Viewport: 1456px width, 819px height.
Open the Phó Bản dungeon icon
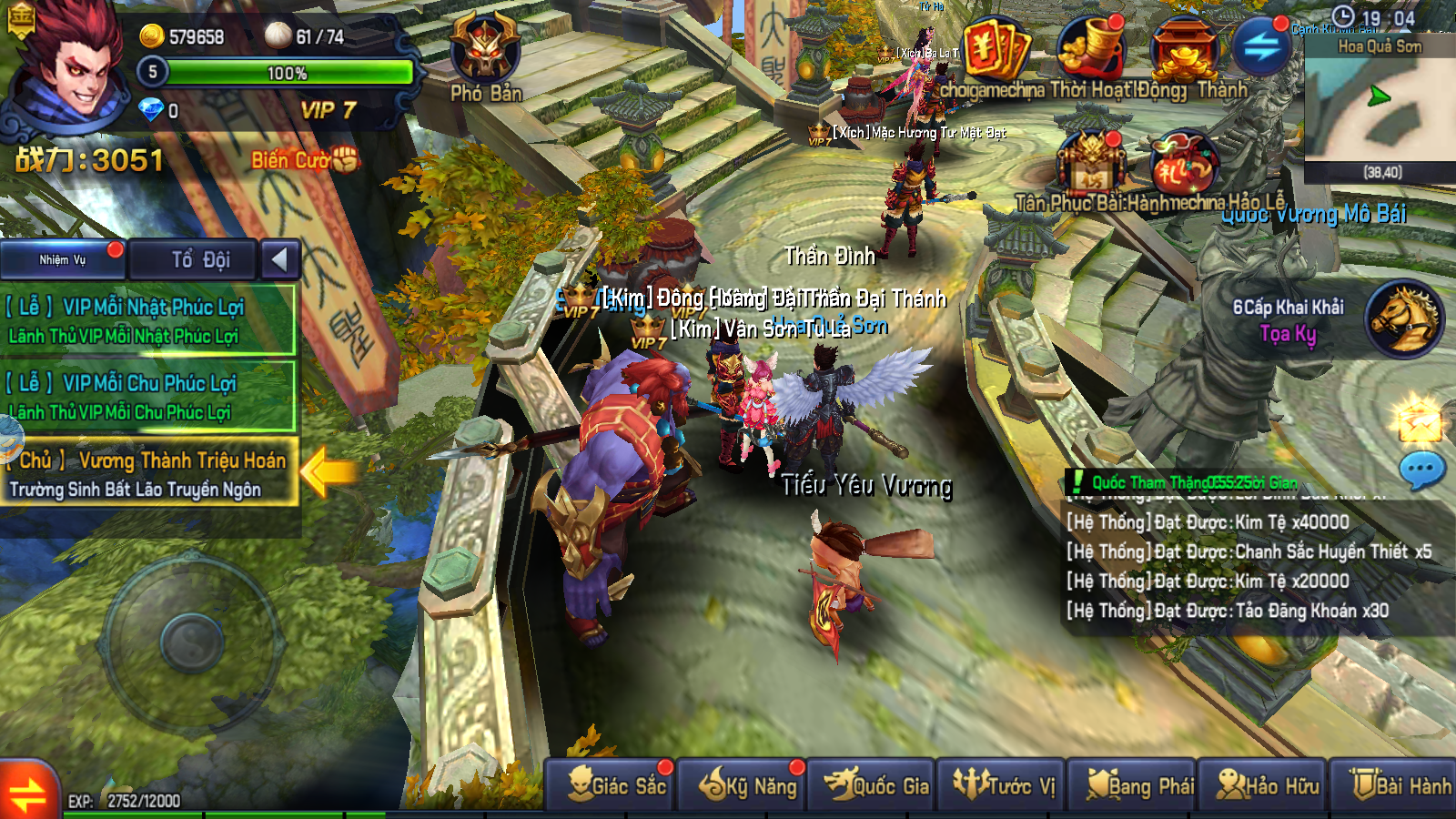point(485,55)
